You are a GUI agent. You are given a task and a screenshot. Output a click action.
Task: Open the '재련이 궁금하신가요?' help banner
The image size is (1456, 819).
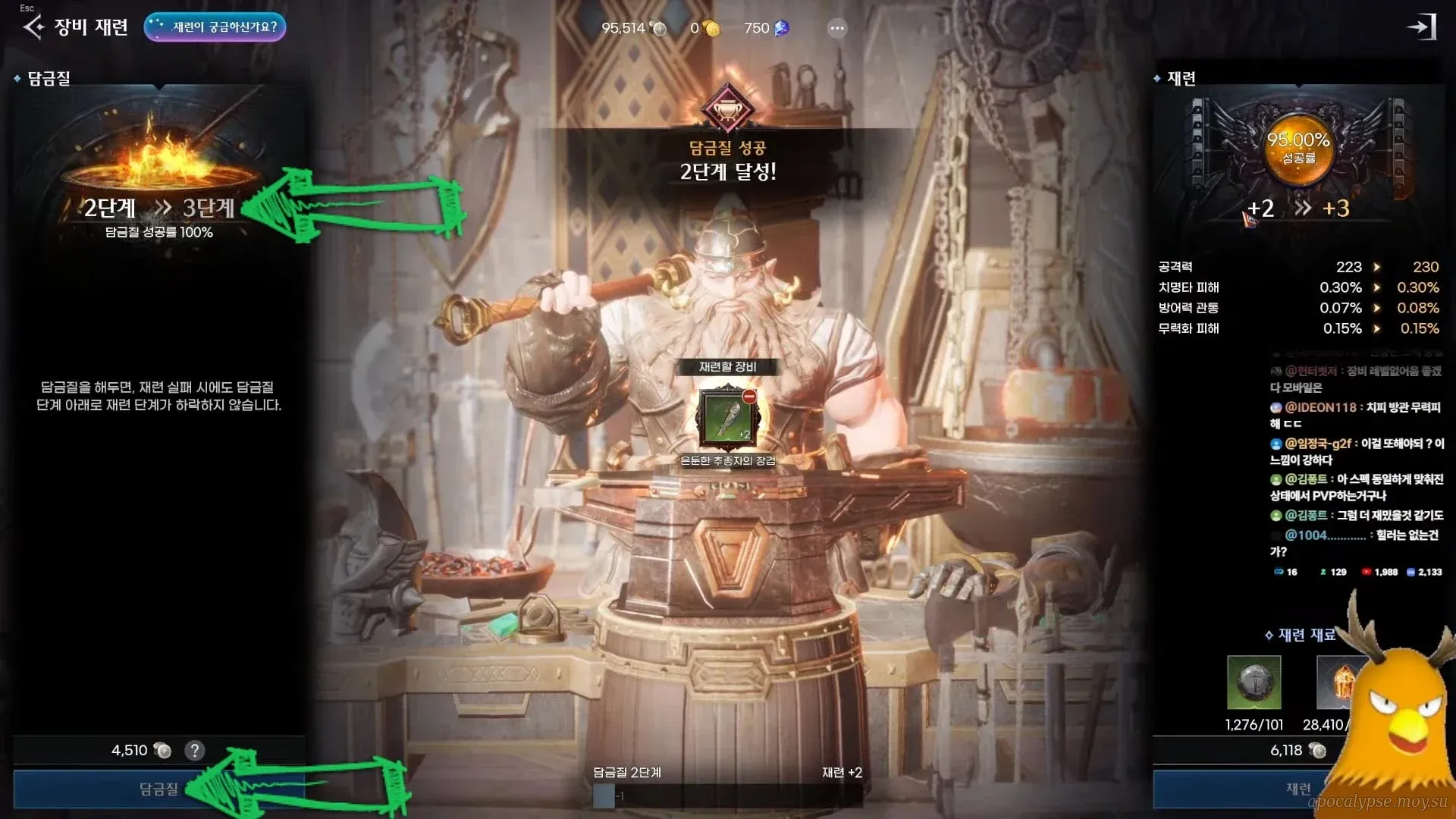point(215,27)
